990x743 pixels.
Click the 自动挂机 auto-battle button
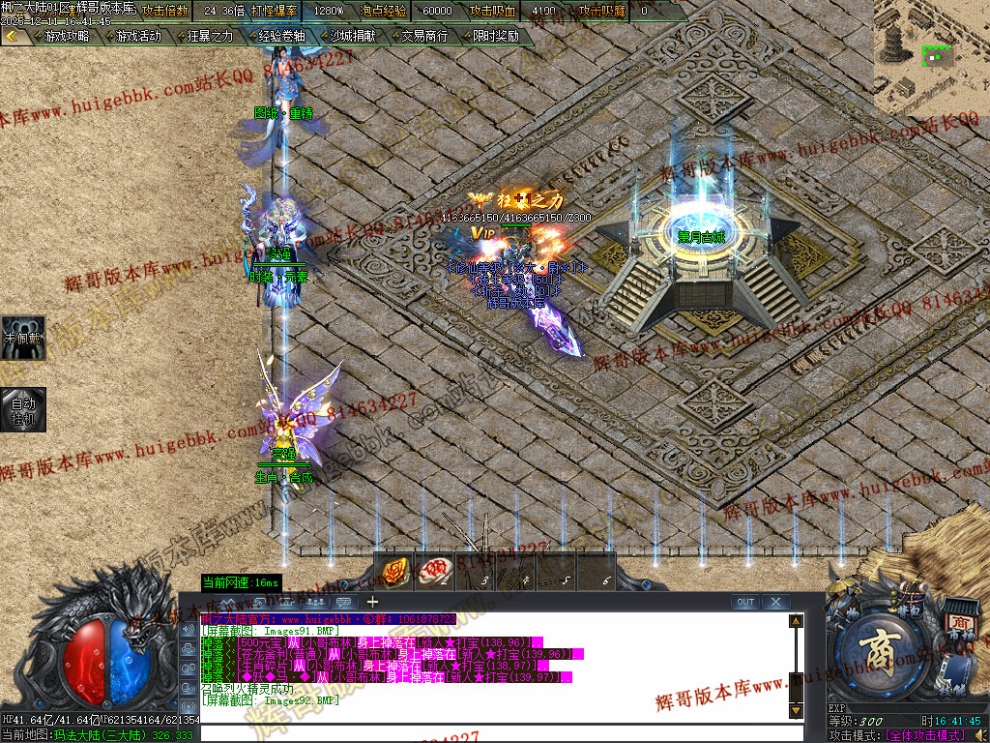pyautogui.click(x=23, y=410)
